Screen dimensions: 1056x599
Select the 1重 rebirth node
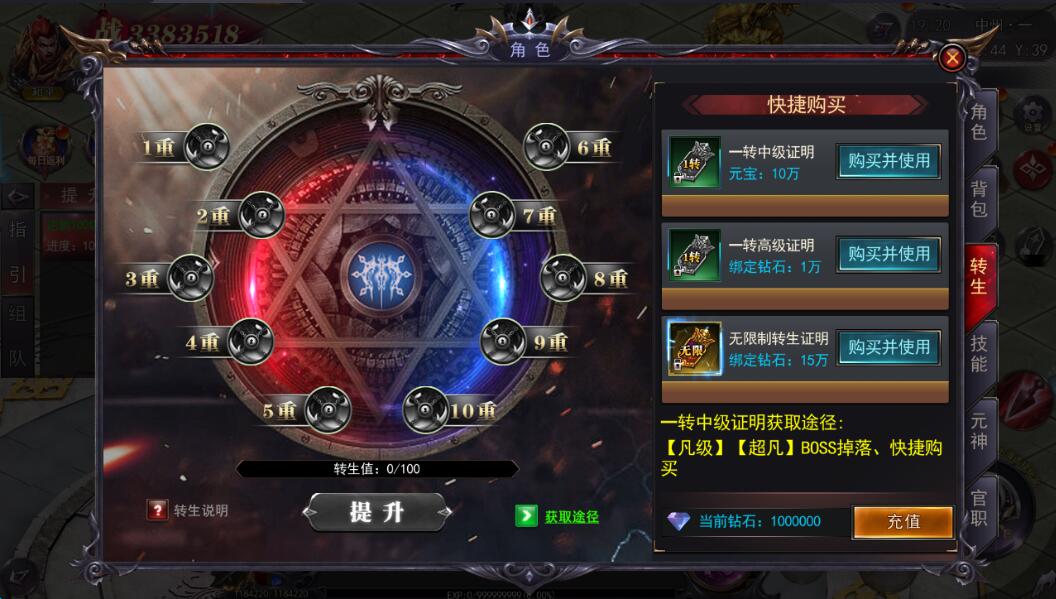pos(207,147)
